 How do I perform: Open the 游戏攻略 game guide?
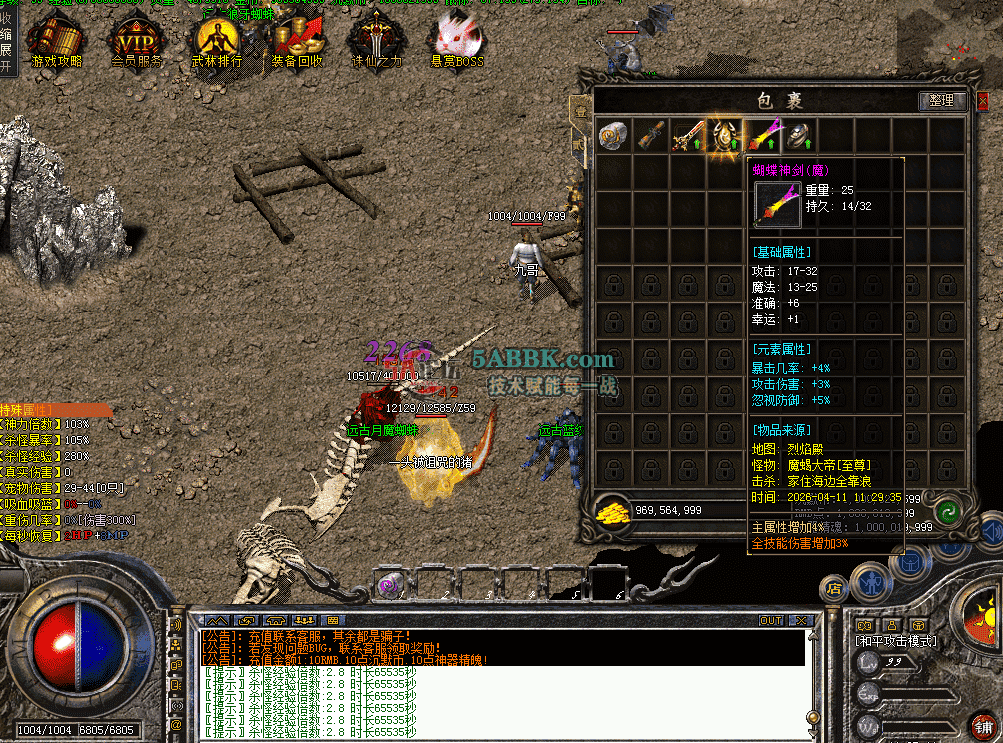[x=56, y=42]
